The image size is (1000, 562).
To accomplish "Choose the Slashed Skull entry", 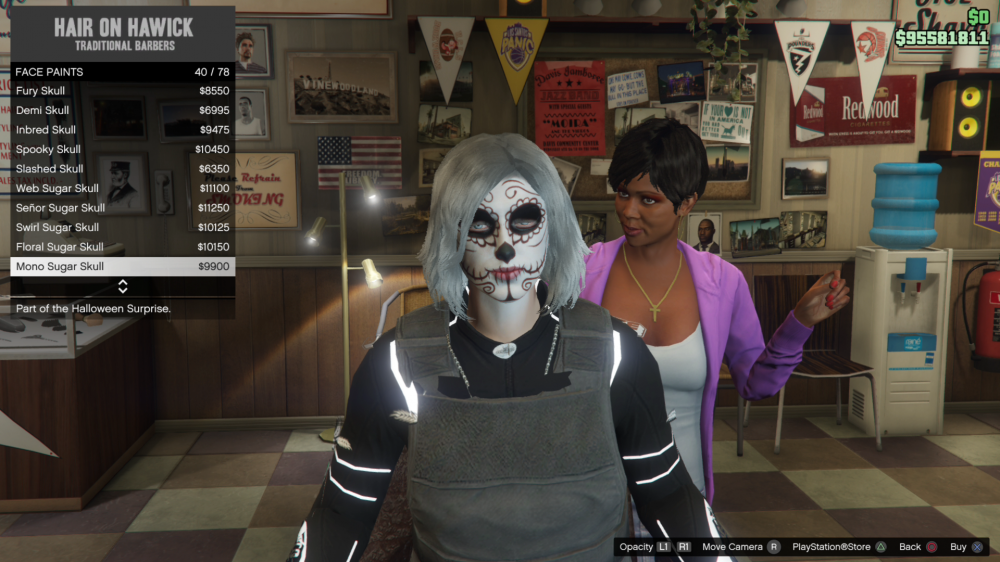I will pos(122,169).
